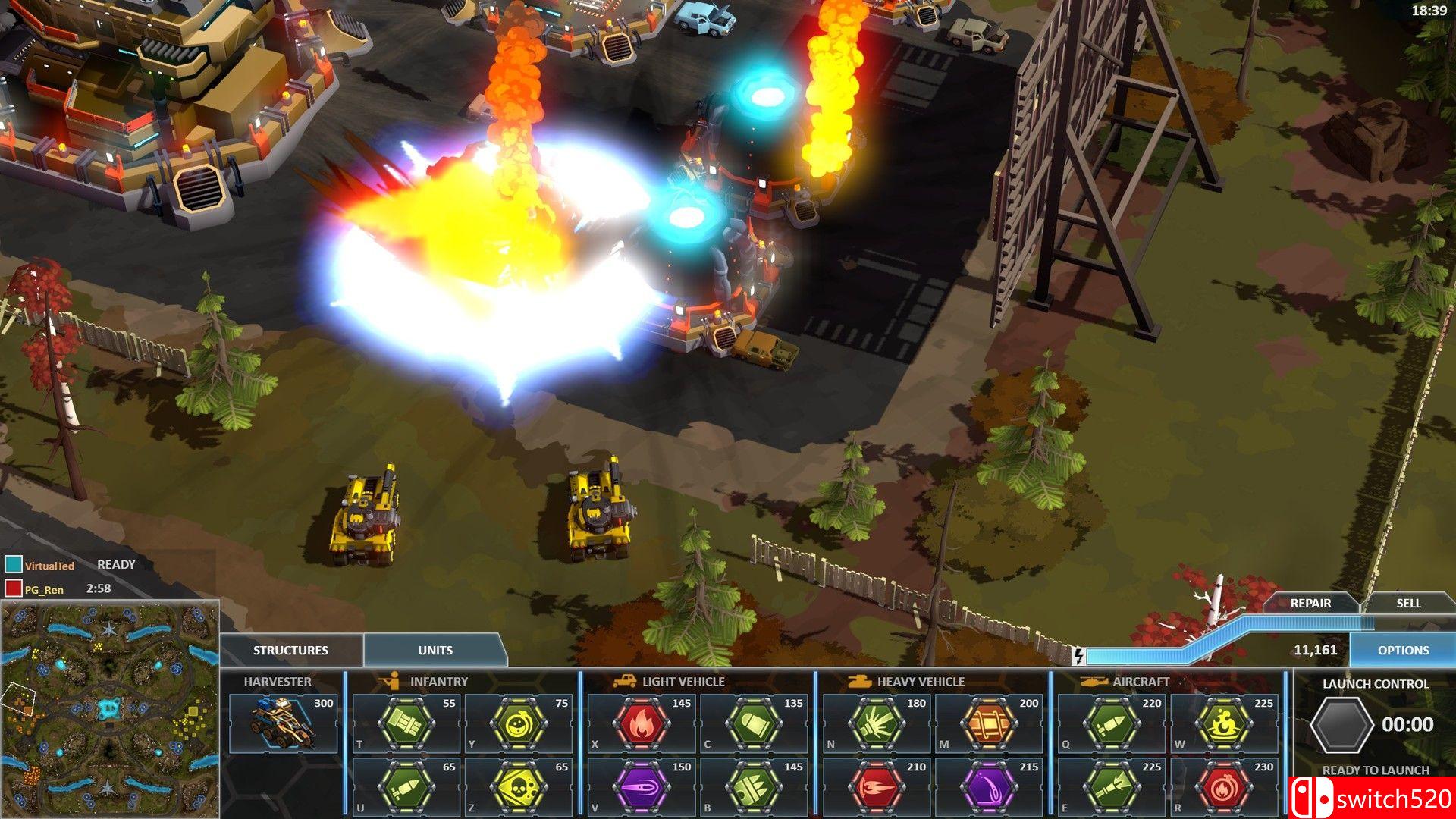This screenshot has width=1456, height=819.
Task: Queue the red 230-cost aircraft
Action: coord(1224,786)
